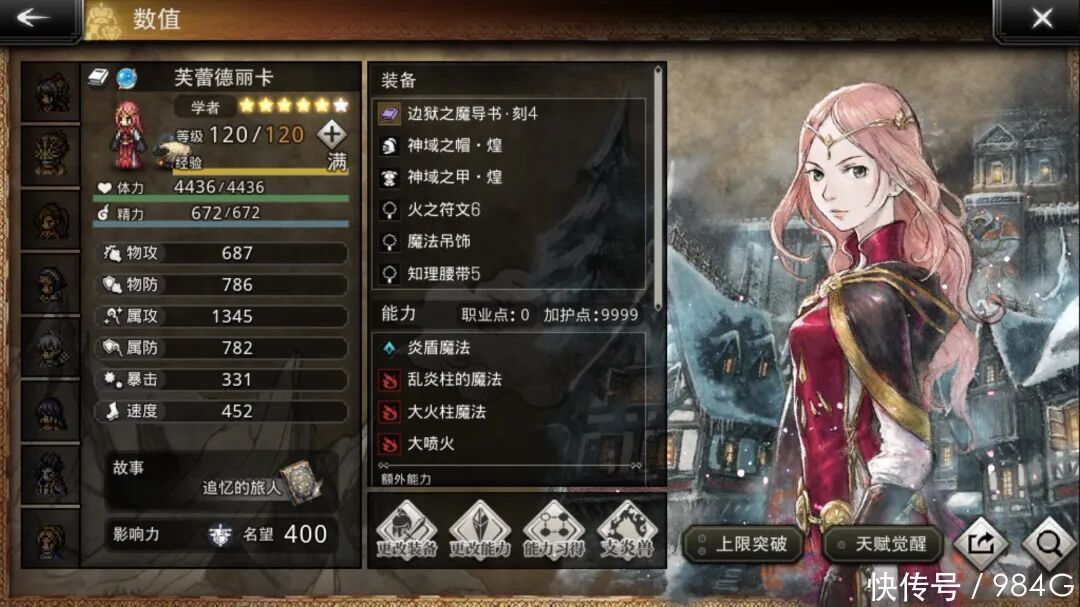Open the 支炎兽 menu
The width and height of the screenshot is (1080, 607).
(x=628, y=532)
